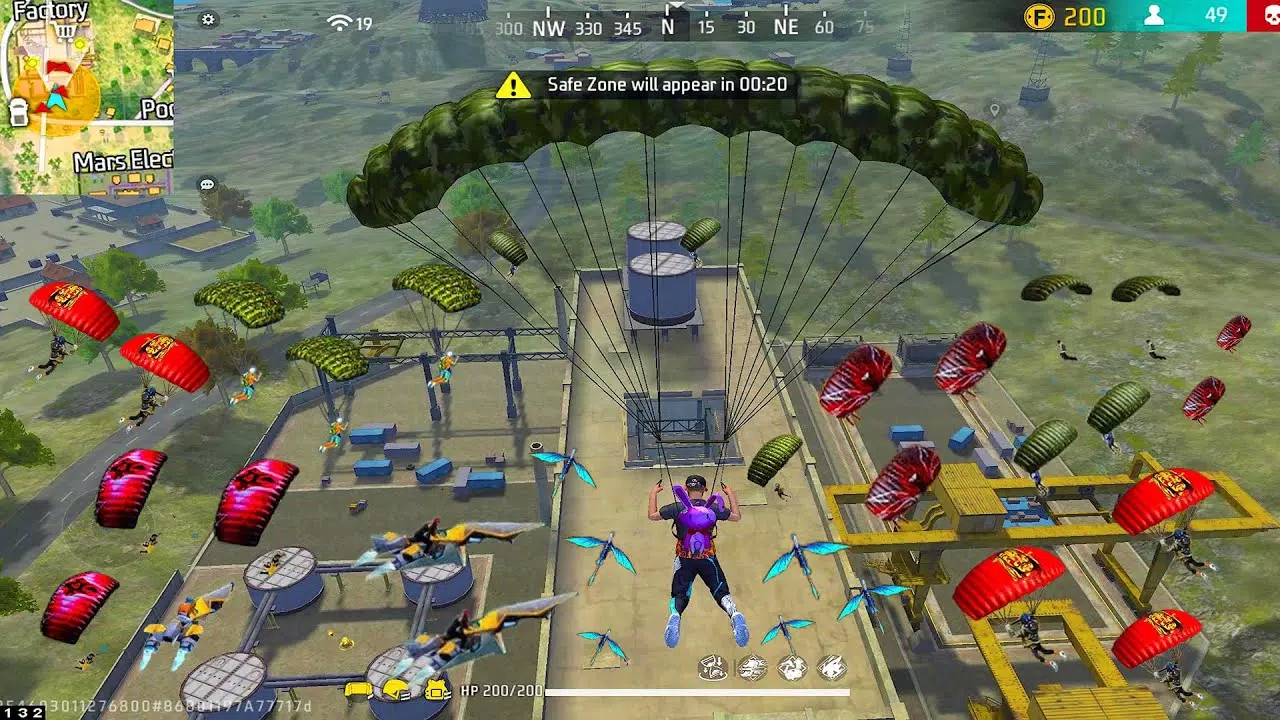This screenshot has width=1280, height=720.
Task: Tap the player count icon showing 49
Action: (x=1156, y=17)
